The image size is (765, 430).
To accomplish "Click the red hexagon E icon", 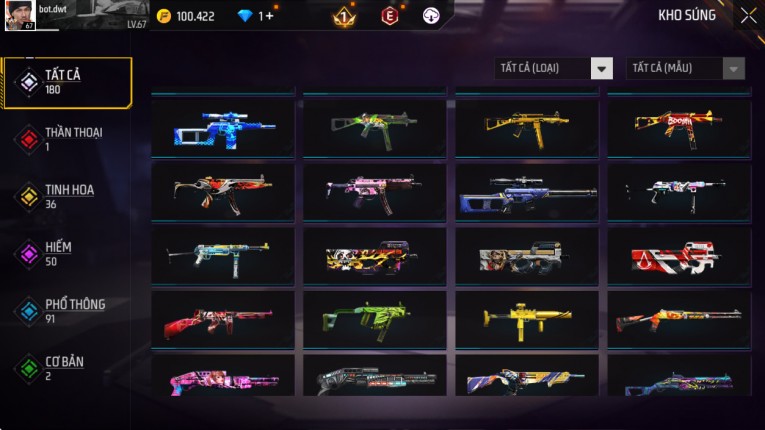I will [x=389, y=16].
